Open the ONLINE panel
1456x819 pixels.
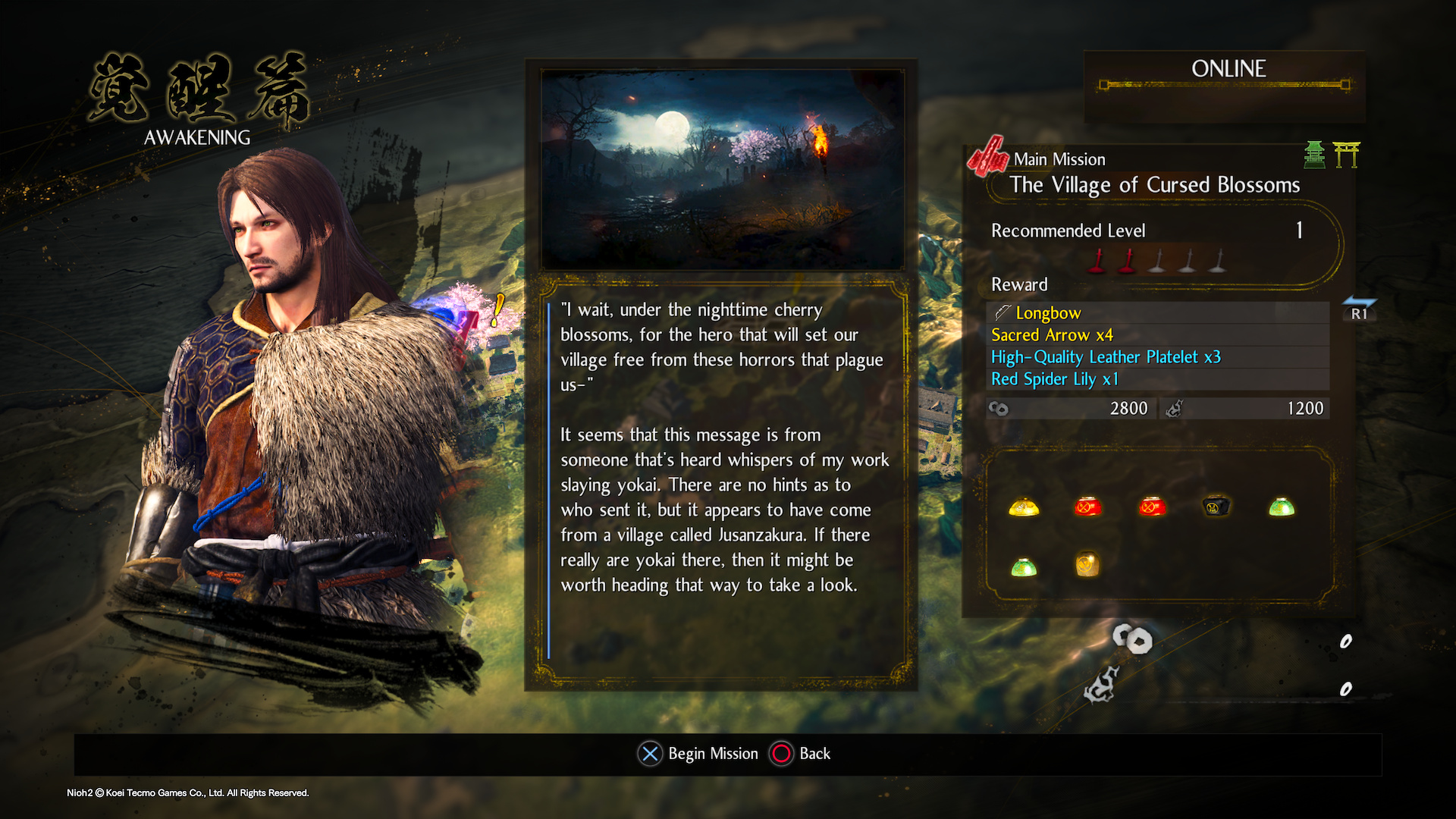coord(1227,70)
